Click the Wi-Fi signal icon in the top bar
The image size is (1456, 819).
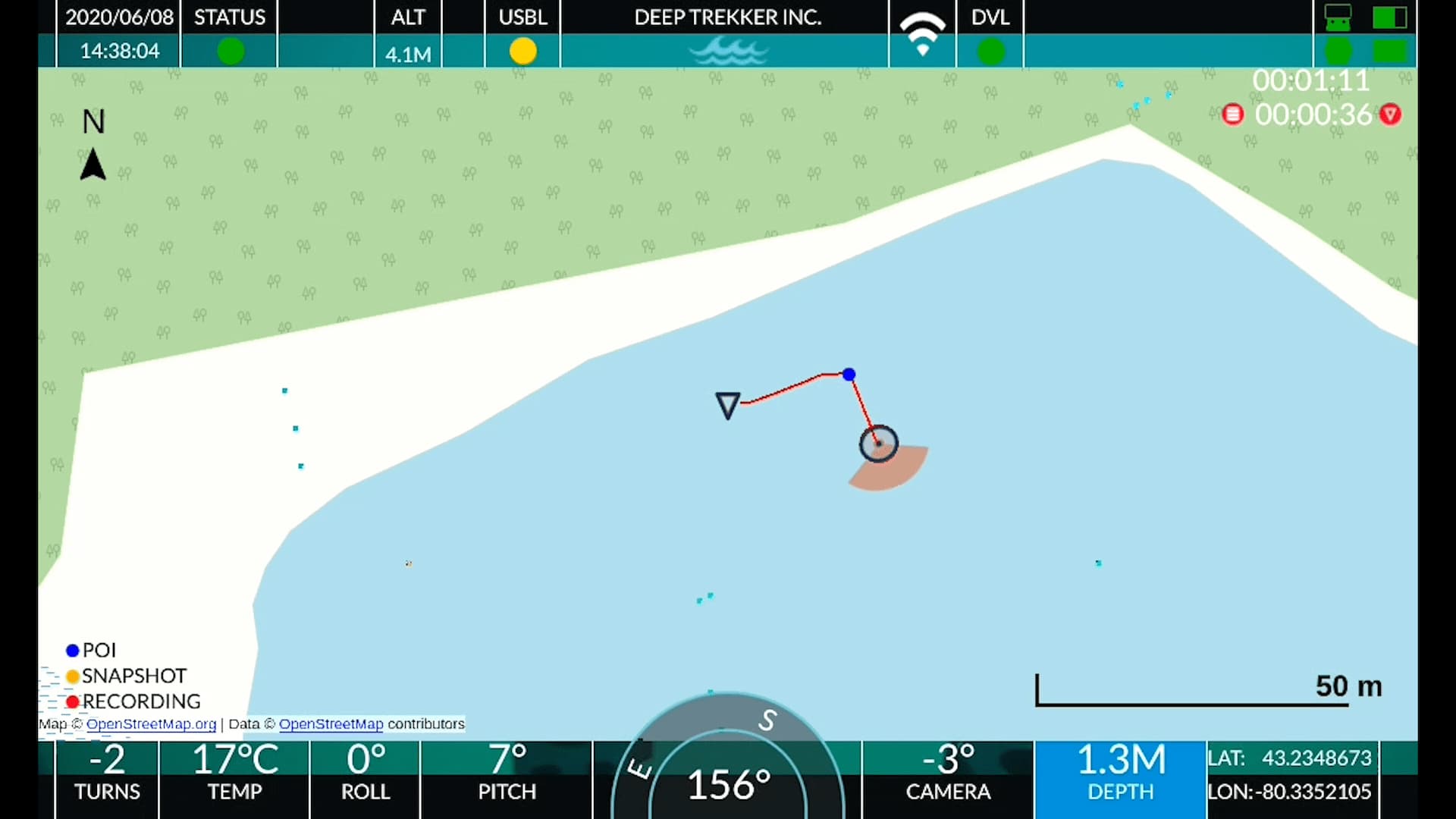pos(921,34)
